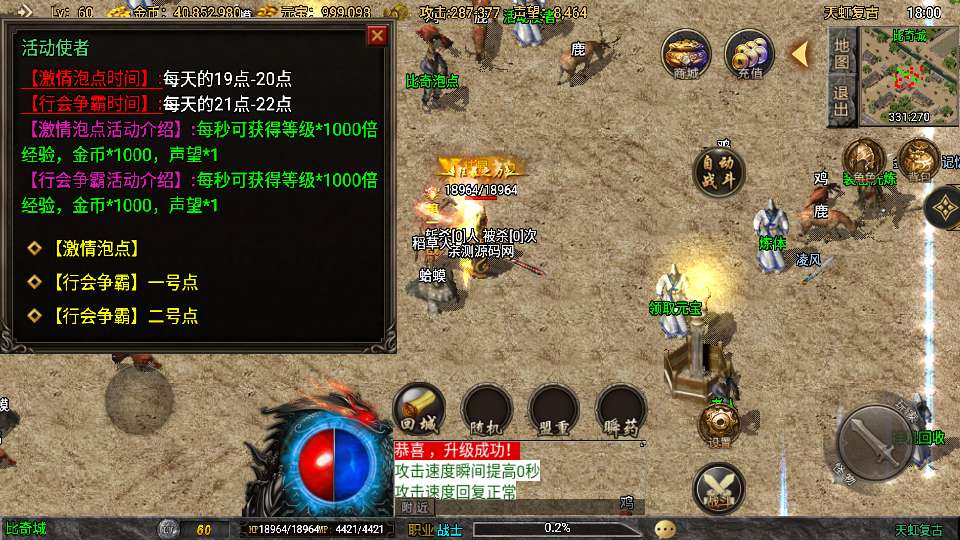Use the 回城 town scroll slot
960x540 pixels.
pyautogui.click(x=418, y=409)
